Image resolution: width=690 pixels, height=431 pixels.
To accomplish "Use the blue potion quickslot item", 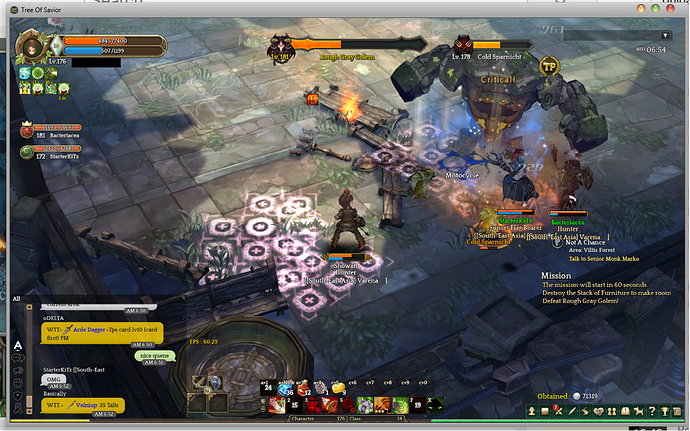I will click(283, 388).
